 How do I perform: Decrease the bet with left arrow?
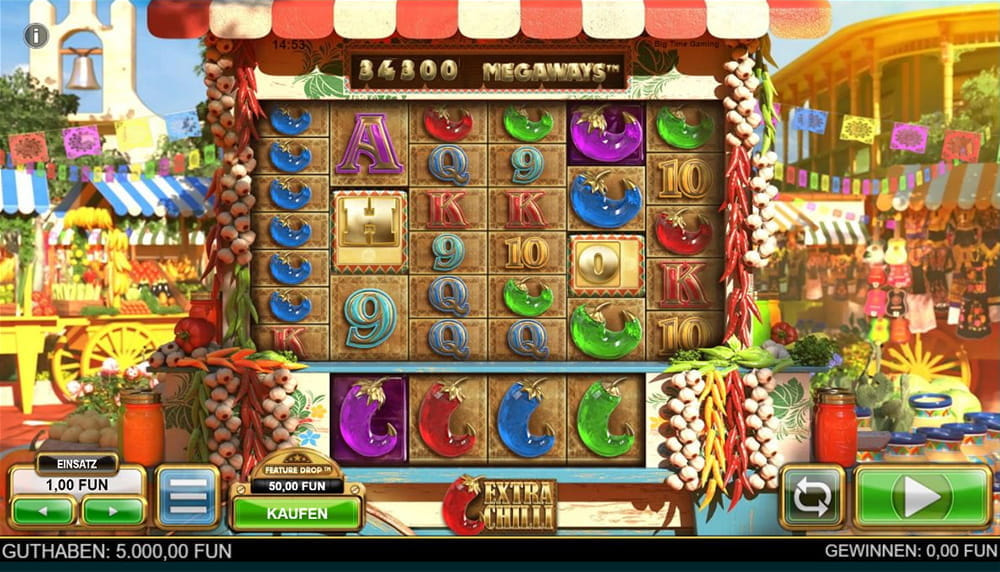tap(43, 511)
